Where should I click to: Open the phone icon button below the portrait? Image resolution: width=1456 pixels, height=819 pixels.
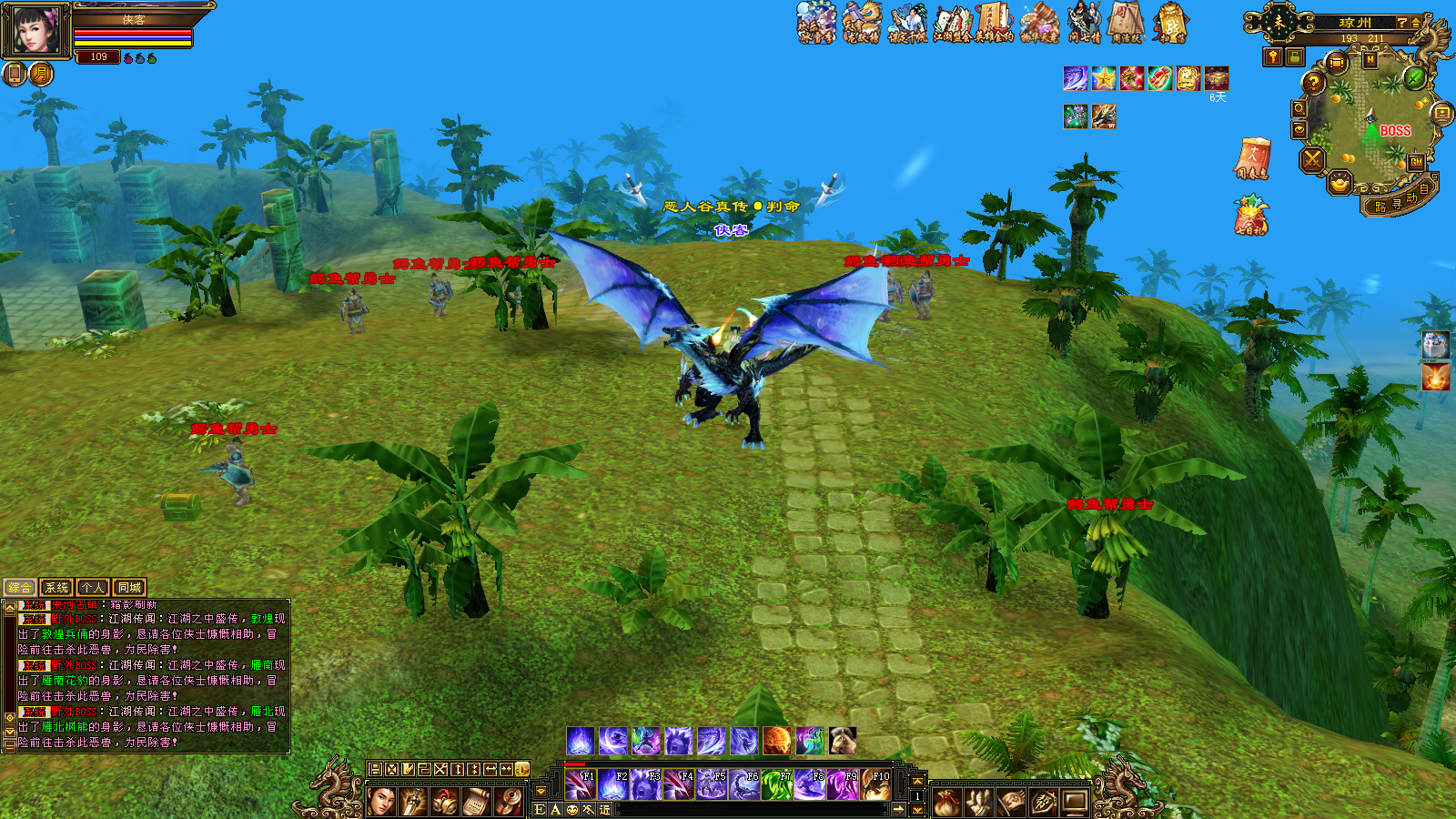tap(15, 74)
